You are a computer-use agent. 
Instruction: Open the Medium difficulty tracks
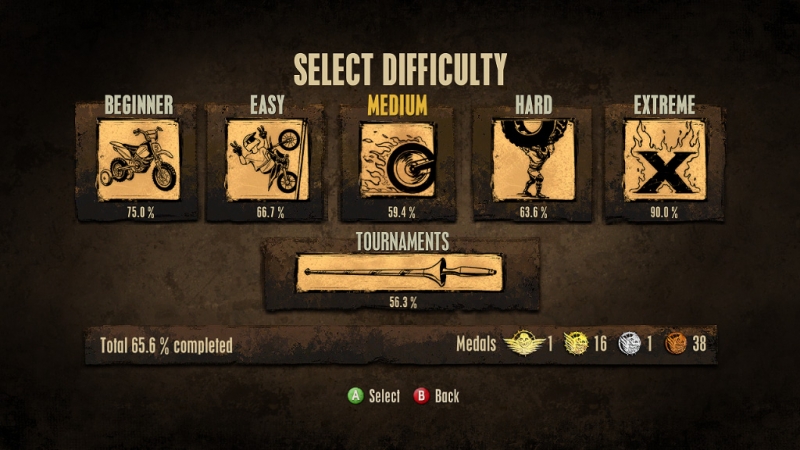tap(397, 160)
